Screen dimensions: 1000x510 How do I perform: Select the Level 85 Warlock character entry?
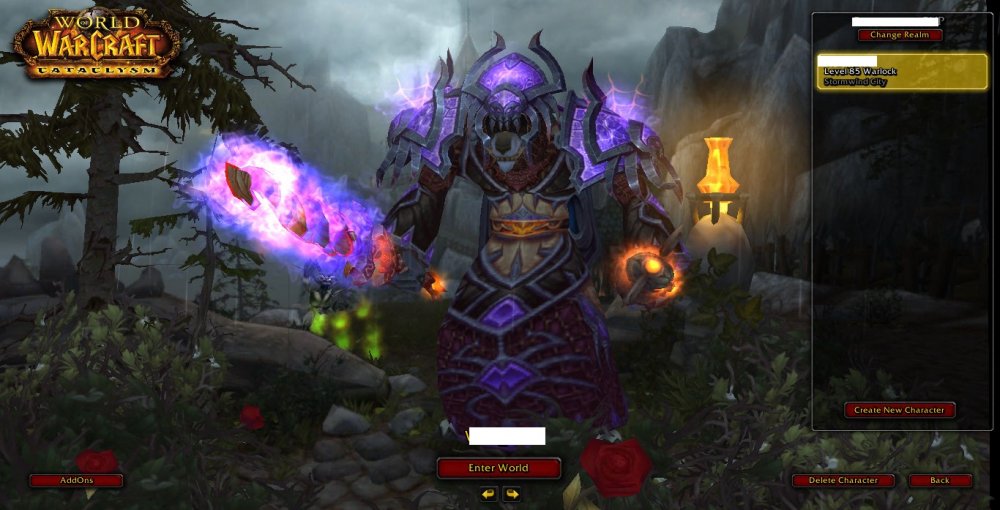coord(902,72)
